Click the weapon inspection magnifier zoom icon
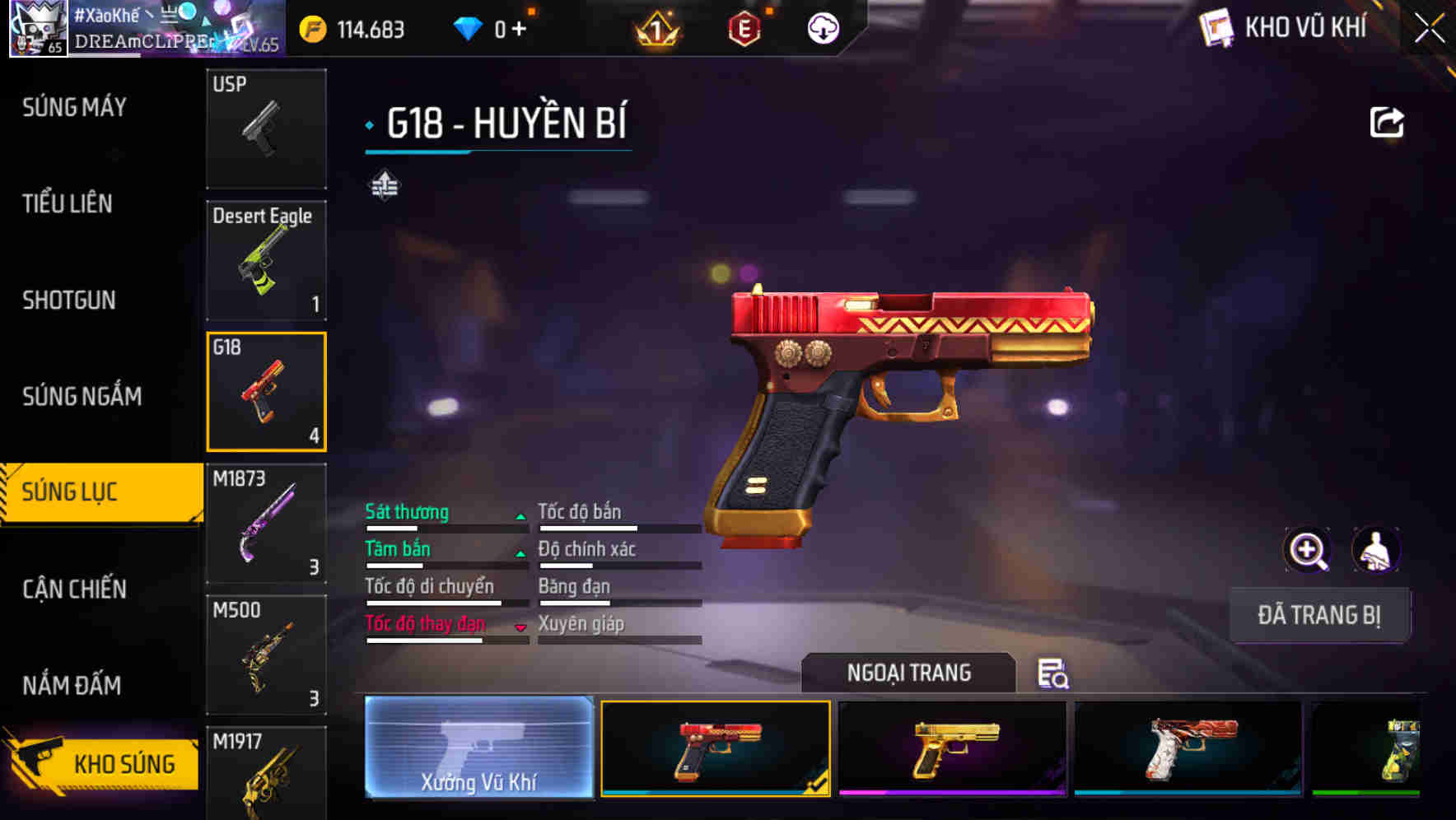This screenshot has width=1456, height=820. [1307, 550]
